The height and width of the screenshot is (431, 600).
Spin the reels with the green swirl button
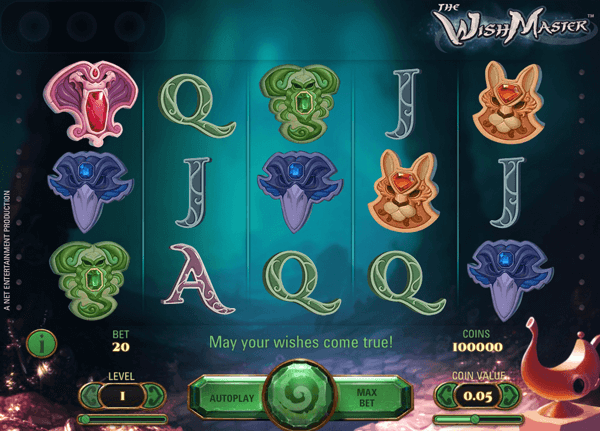(x=300, y=396)
